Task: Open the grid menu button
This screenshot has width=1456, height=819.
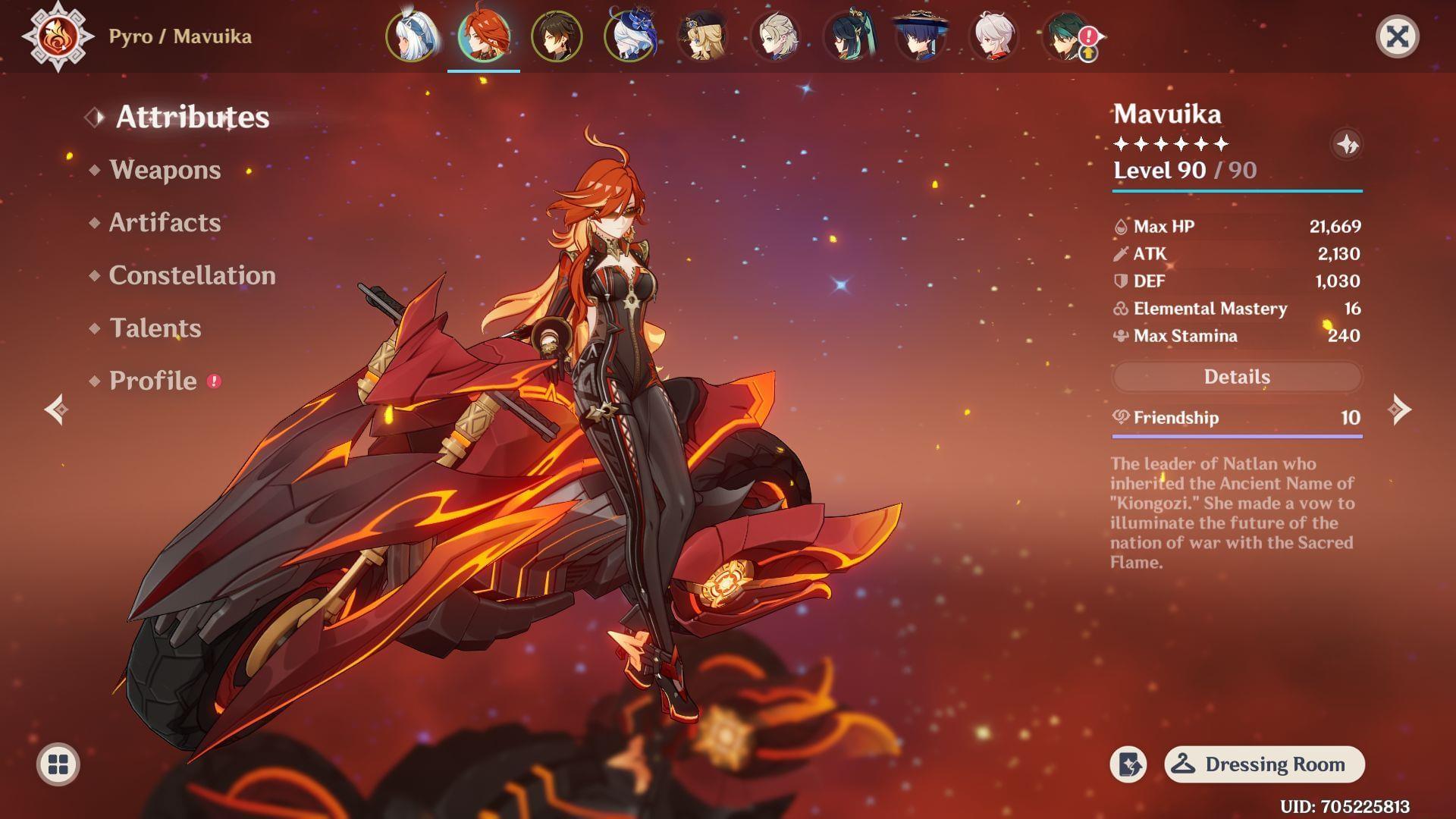Action: tap(58, 764)
